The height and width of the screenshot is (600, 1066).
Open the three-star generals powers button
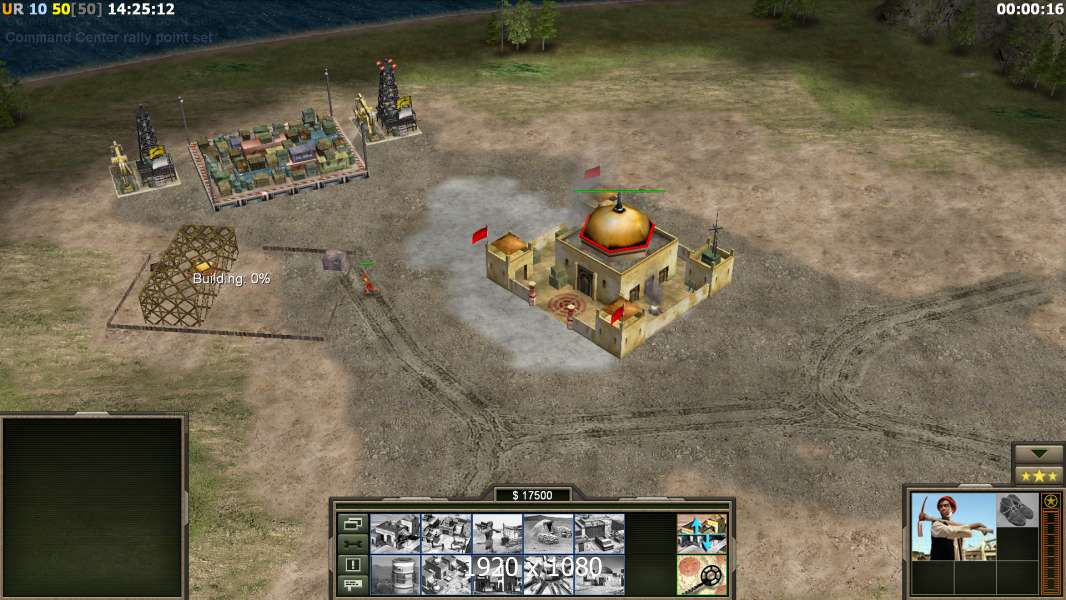(1038, 475)
